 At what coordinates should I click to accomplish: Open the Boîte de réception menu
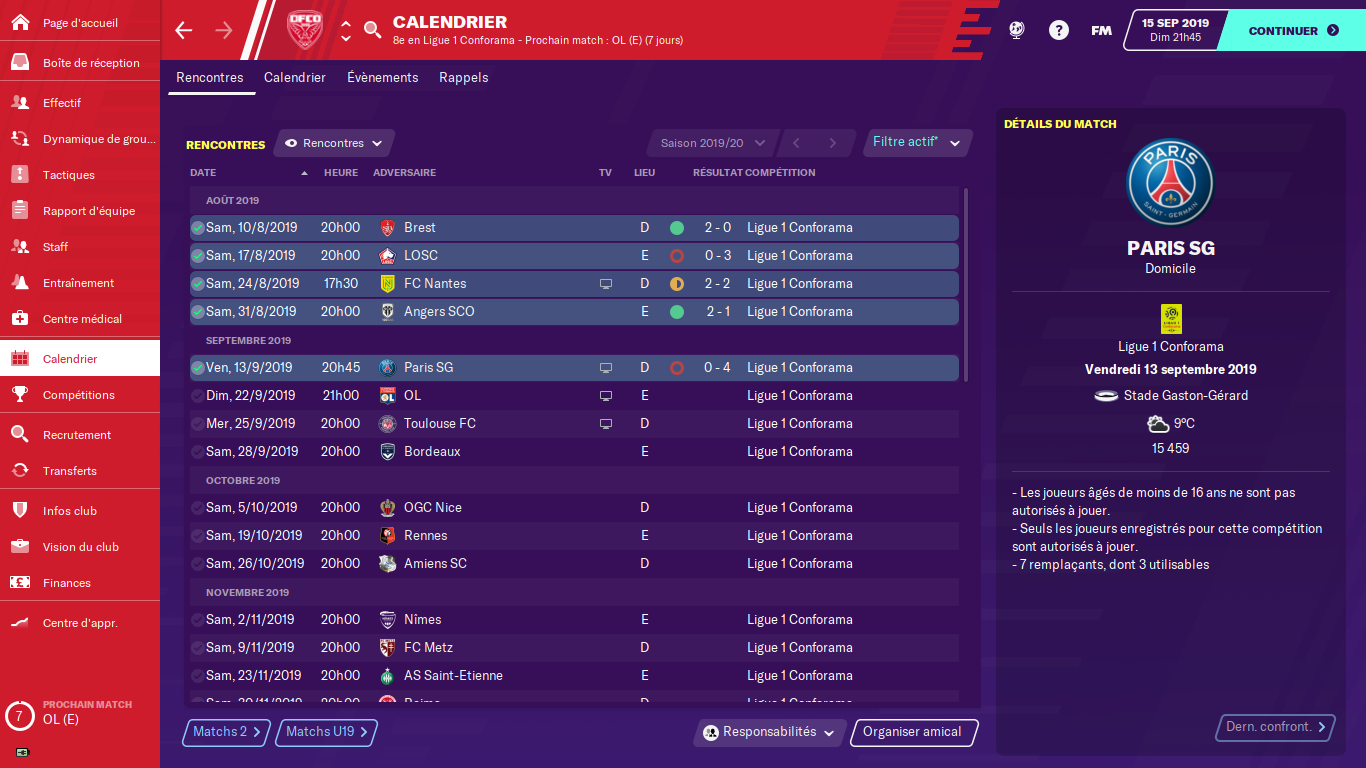click(91, 63)
